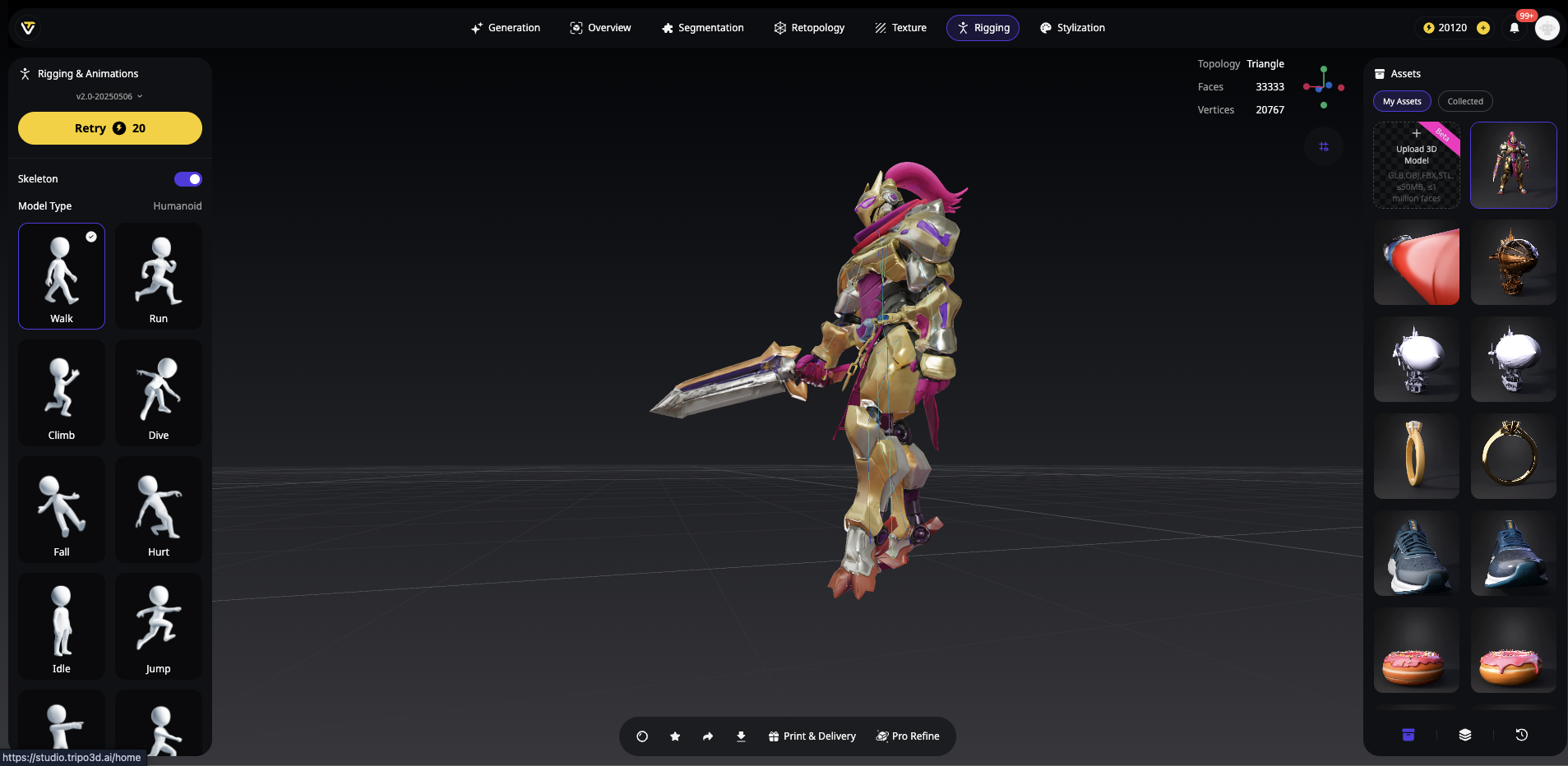Viewport: 1568px width, 766px height.
Task: Switch to the Stylization tab
Action: pyautogui.click(x=1073, y=28)
